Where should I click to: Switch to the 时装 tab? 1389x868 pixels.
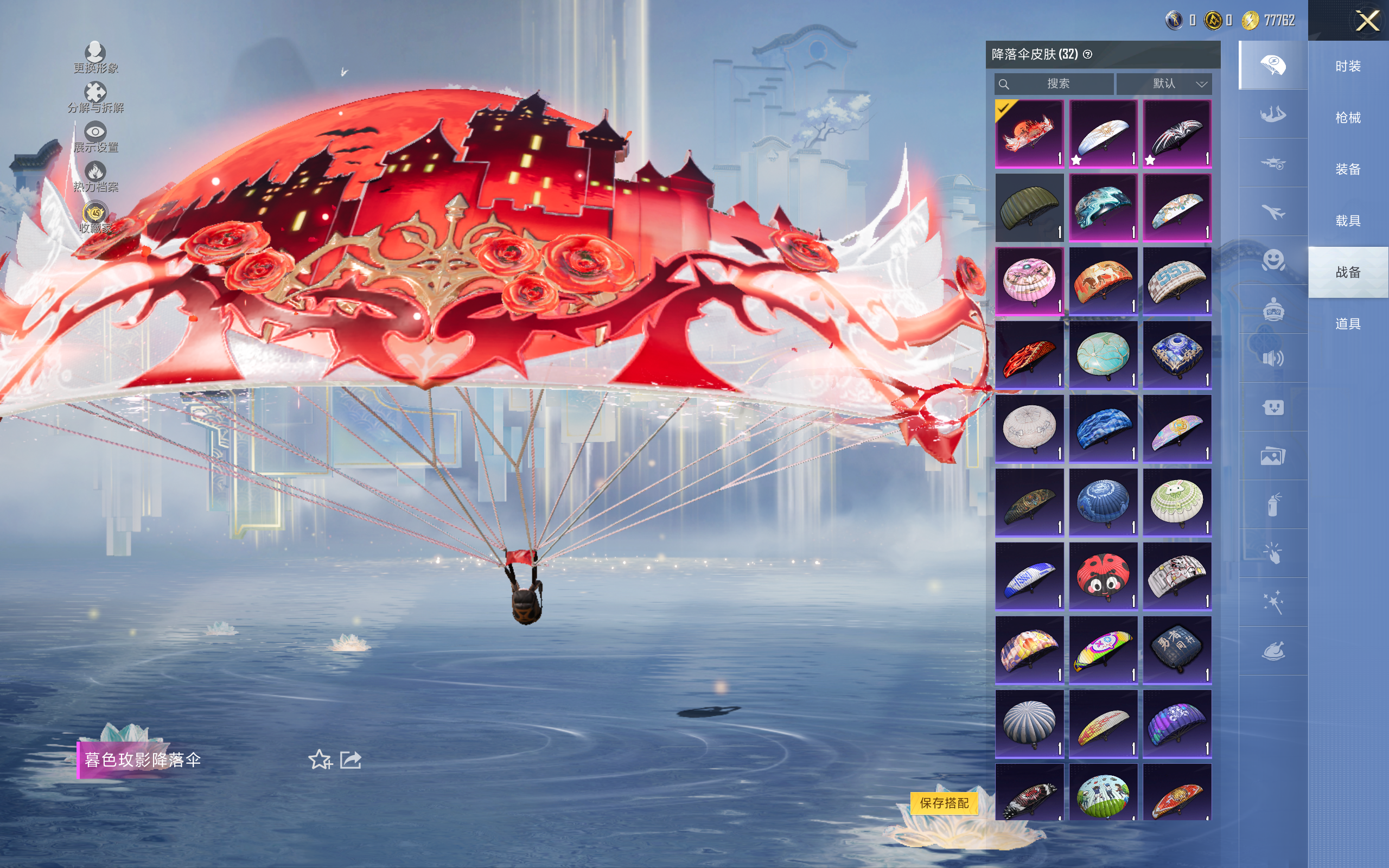(x=1347, y=66)
